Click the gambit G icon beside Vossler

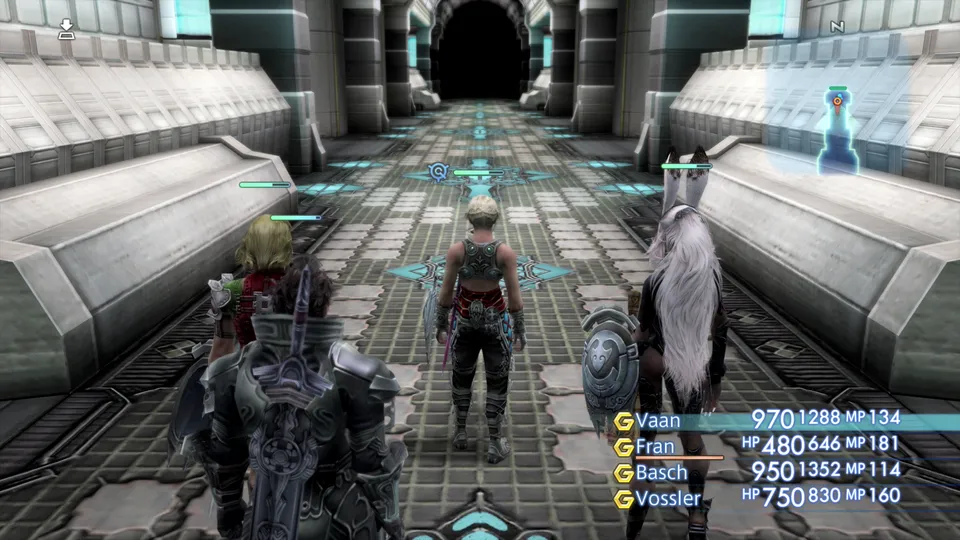pos(624,497)
